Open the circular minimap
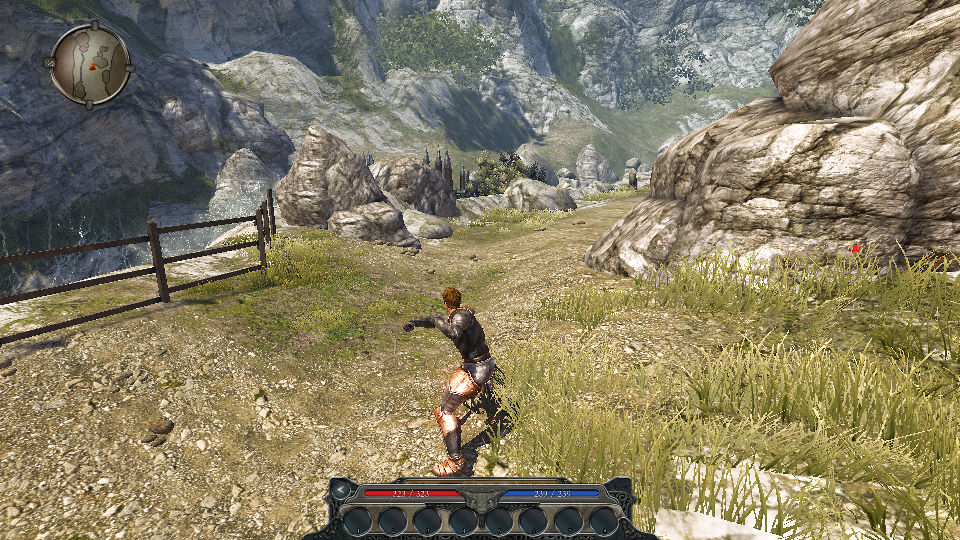This screenshot has height=540, width=960. coord(90,63)
